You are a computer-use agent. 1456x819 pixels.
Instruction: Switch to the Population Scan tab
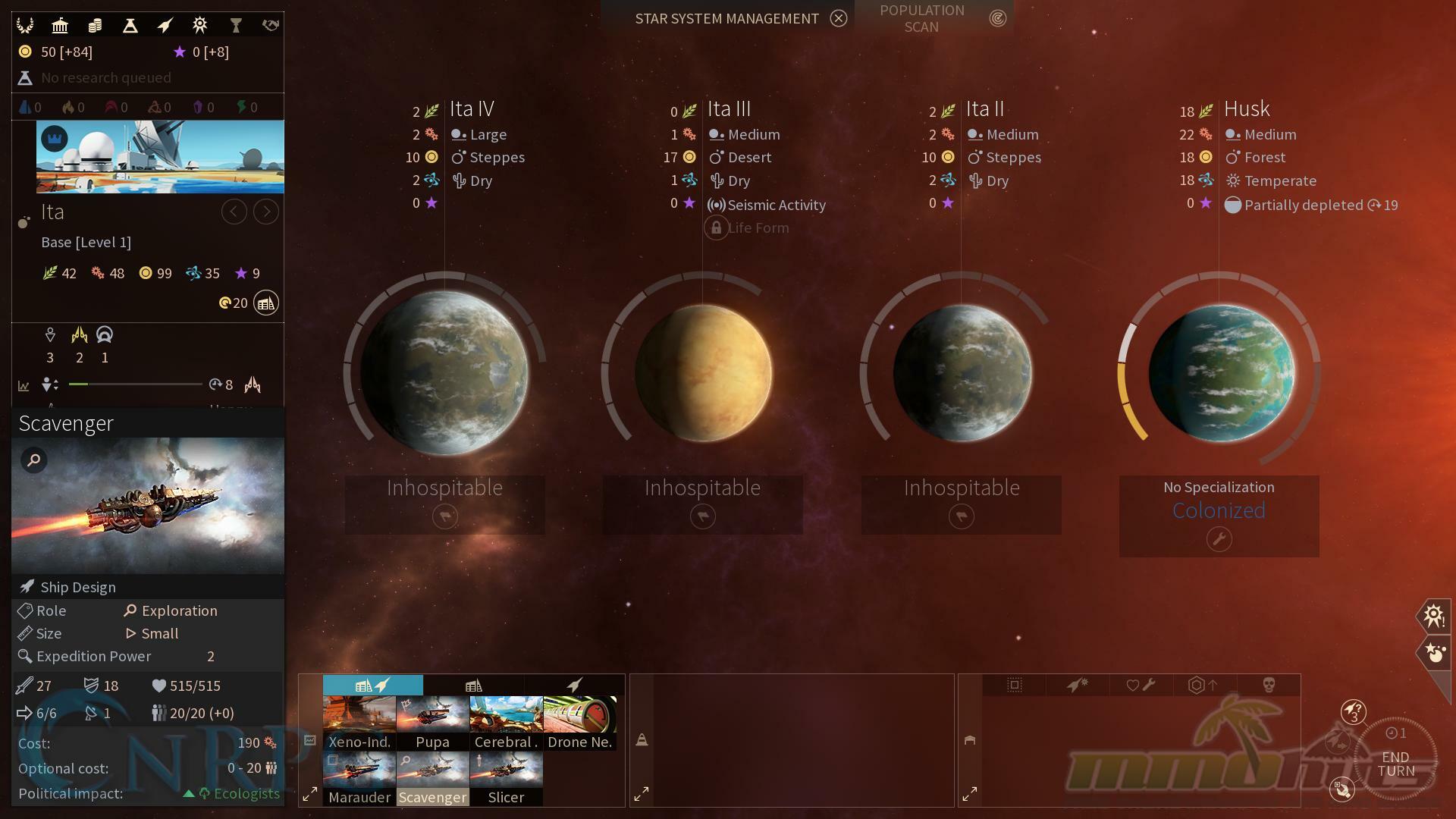[x=922, y=18]
